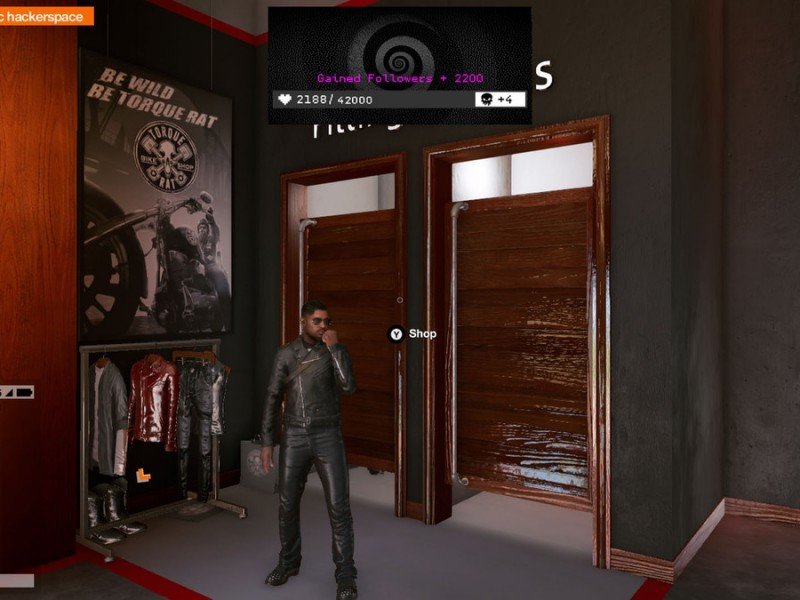Open the Gained Followers notification banner
800x600 pixels.
pos(399,77)
